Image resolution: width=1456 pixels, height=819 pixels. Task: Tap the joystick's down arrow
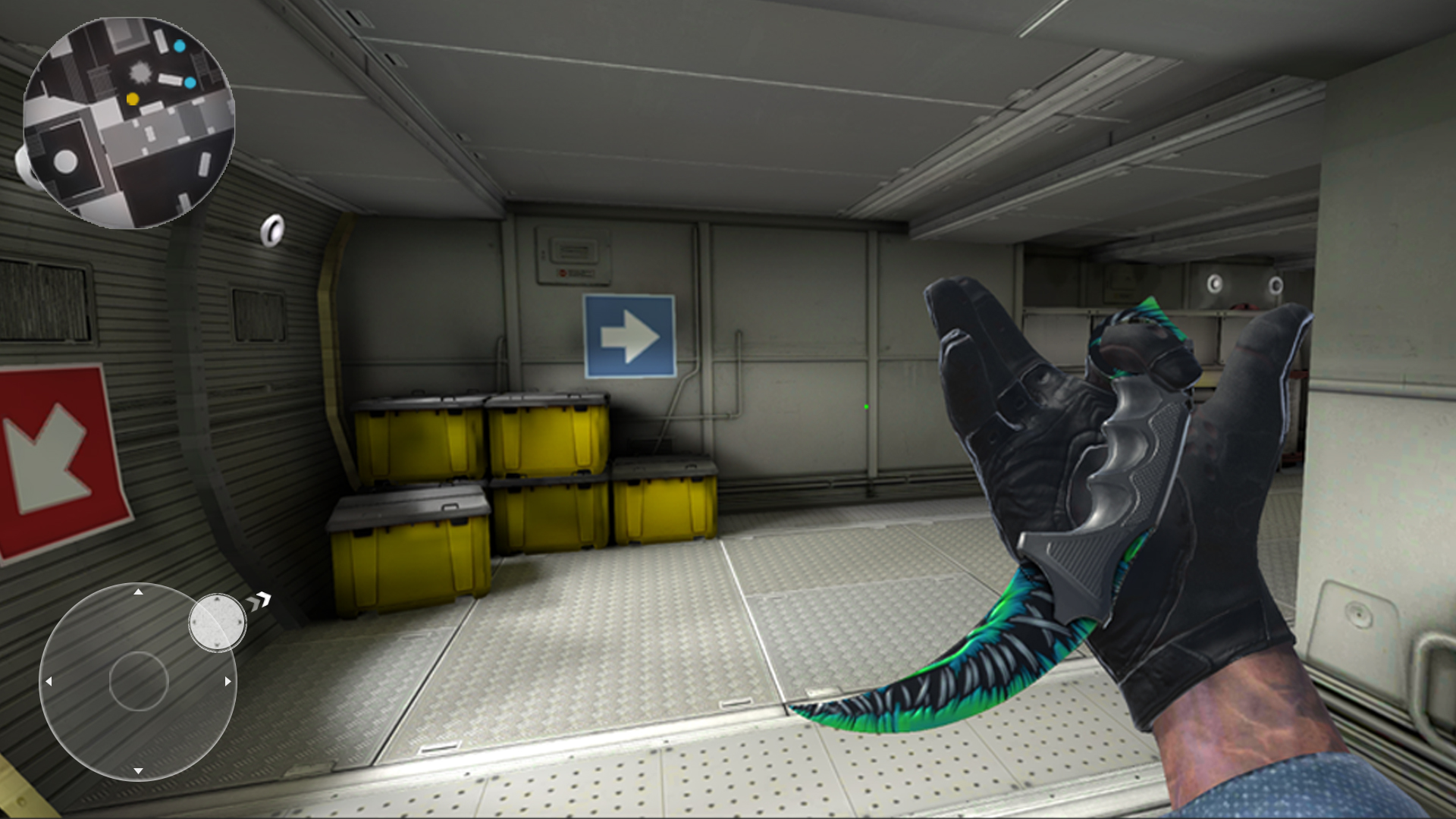[x=138, y=770]
